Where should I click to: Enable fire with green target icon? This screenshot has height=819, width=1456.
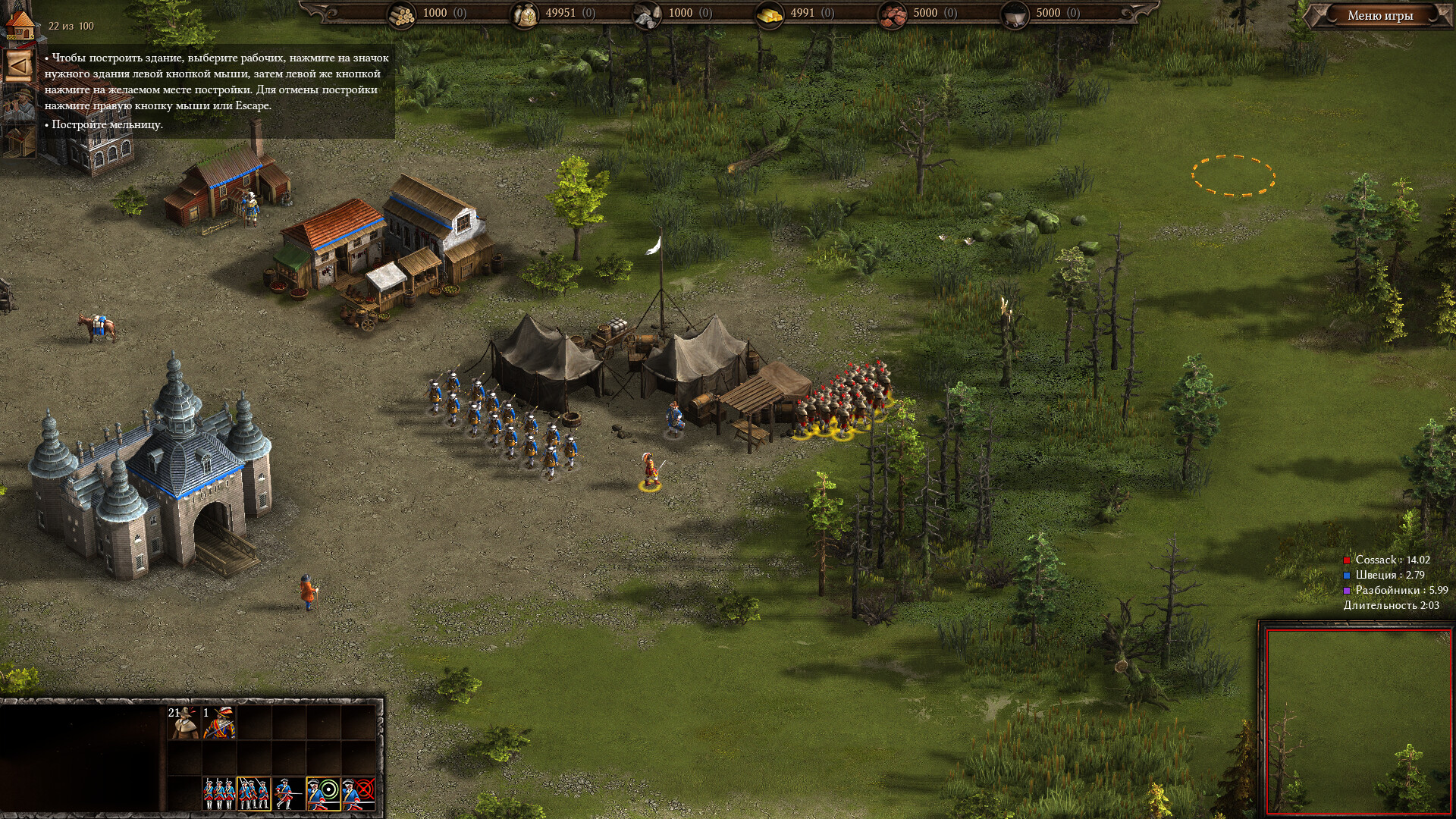pos(323,793)
